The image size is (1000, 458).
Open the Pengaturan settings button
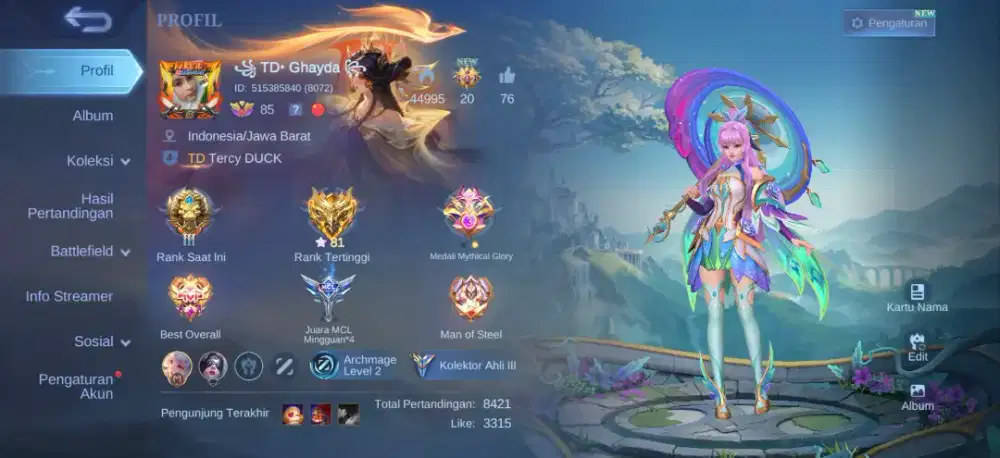point(889,23)
